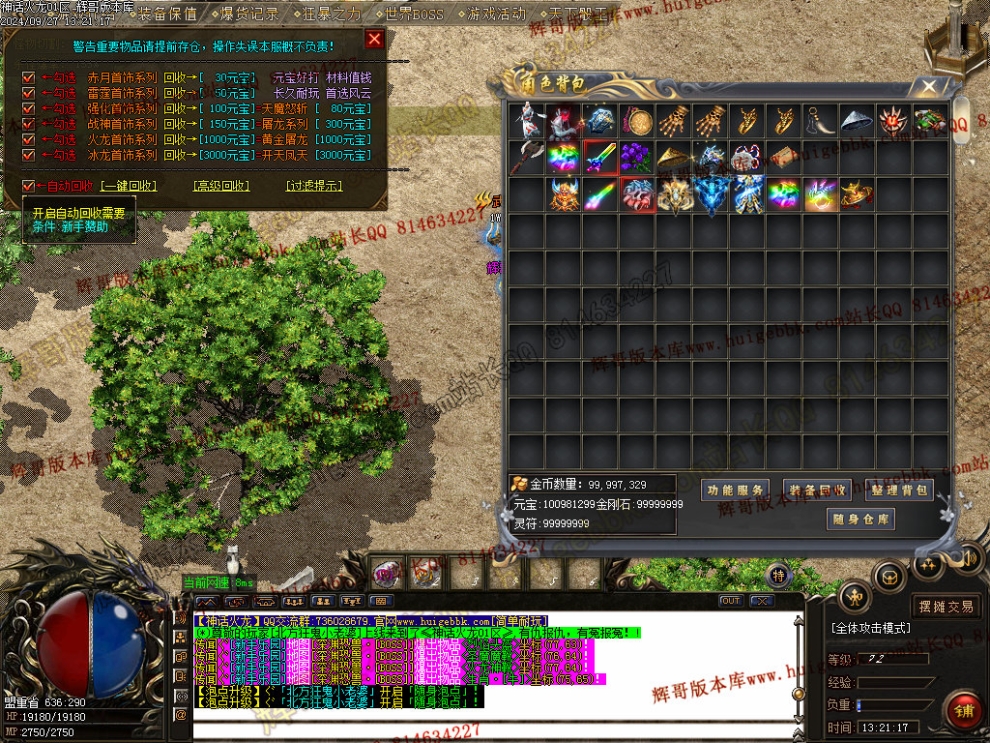The image size is (990, 743).
Task: Select the red-highlighted green sword in backpack
Action: coord(601,158)
